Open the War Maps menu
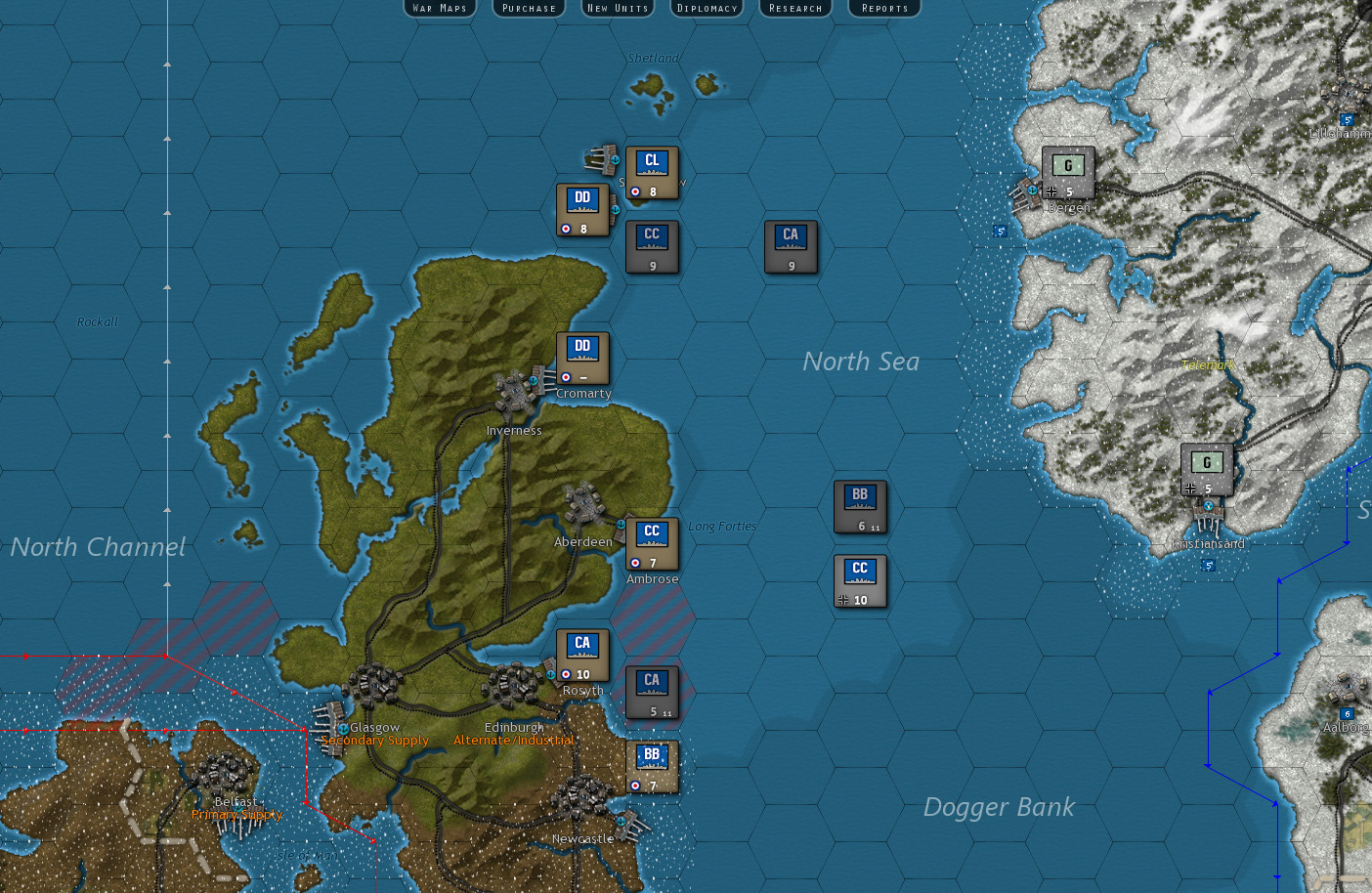 tap(439, 9)
